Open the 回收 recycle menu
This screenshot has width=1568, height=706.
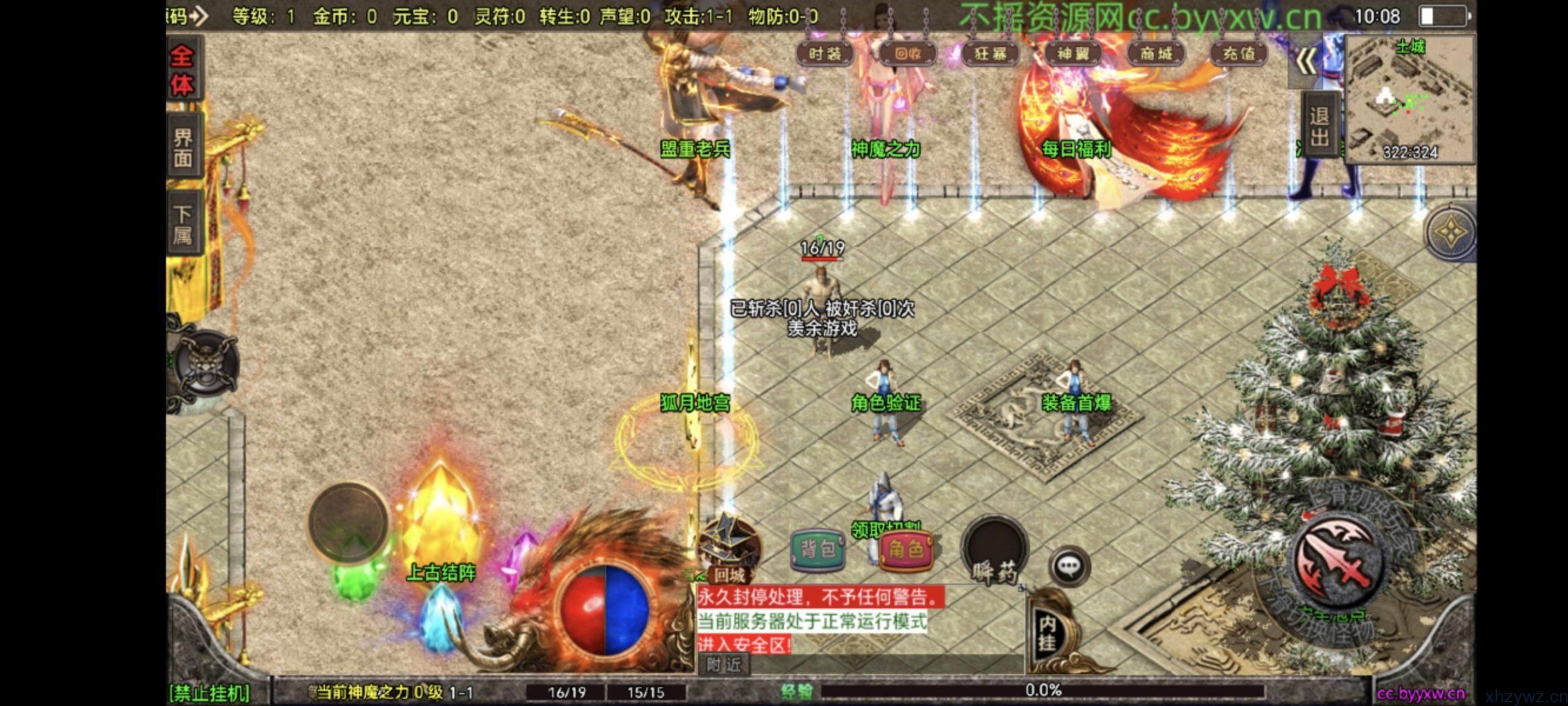click(x=908, y=54)
